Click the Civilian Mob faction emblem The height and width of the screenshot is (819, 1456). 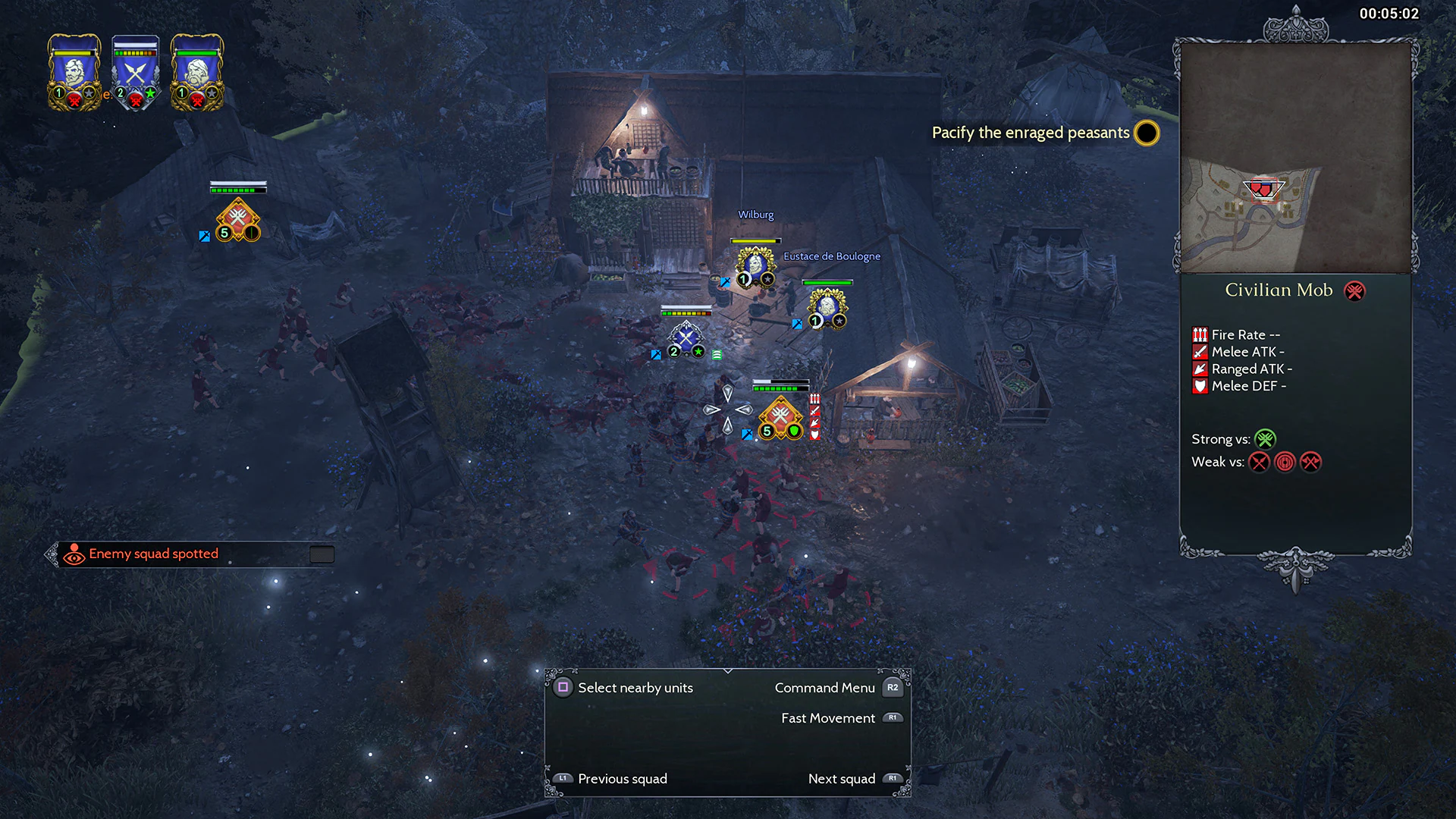pyautogui.click(x=1354, y=291)
